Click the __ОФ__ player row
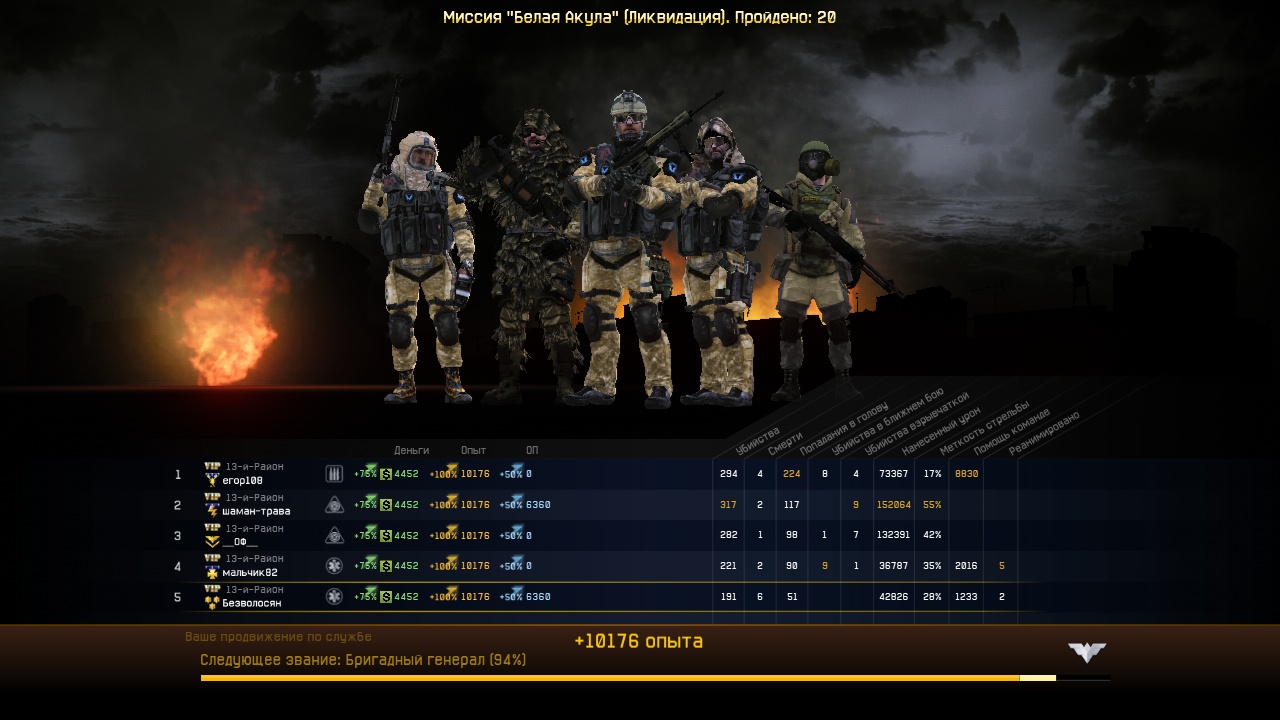Viewport: 1280px width, 720px height. pyautogui.click(x=240, y=542)
